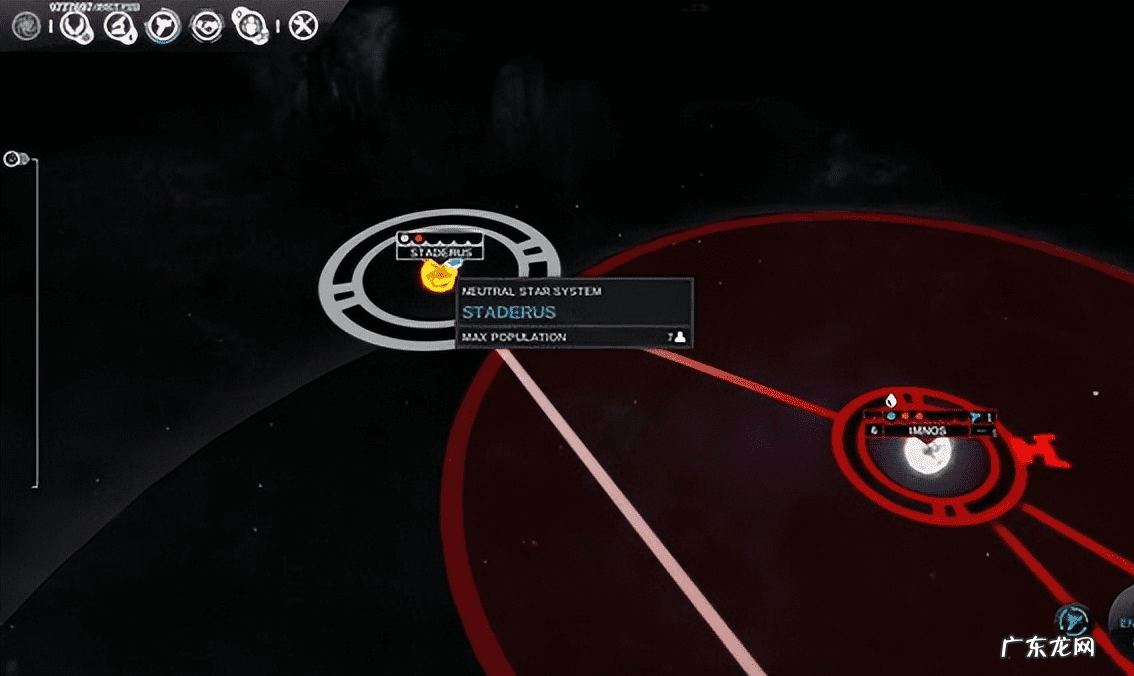Open the diplomacy handshake screen

206,26
